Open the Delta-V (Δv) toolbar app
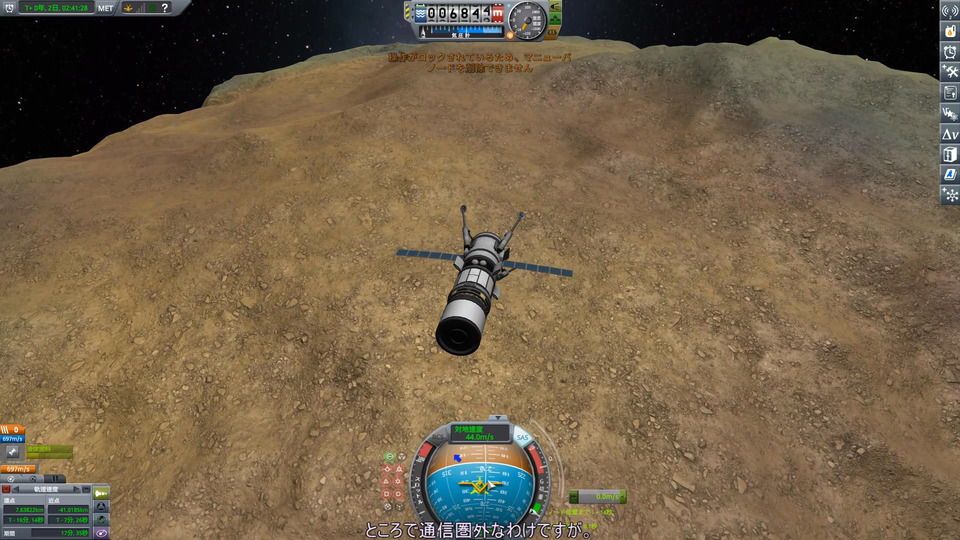 (950, 133)
